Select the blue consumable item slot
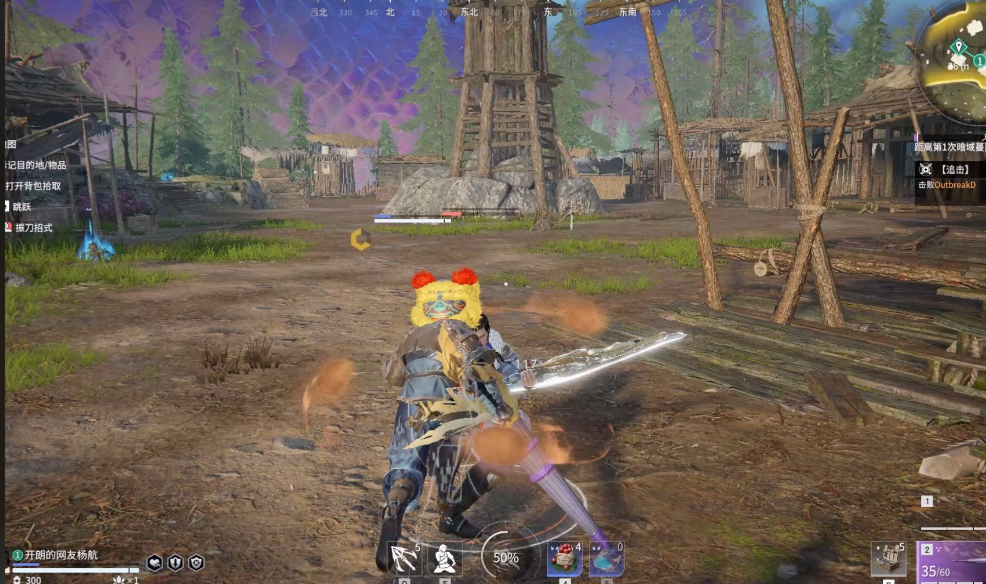Viewport: 986px width, 584px height. click(x=606, y=558)
